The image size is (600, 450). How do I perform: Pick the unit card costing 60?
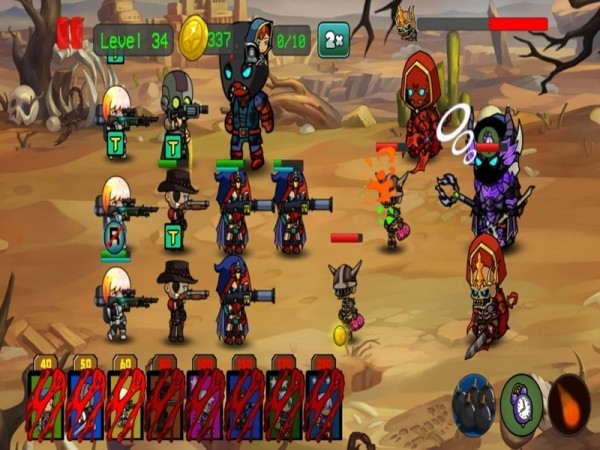pos(126,402)
